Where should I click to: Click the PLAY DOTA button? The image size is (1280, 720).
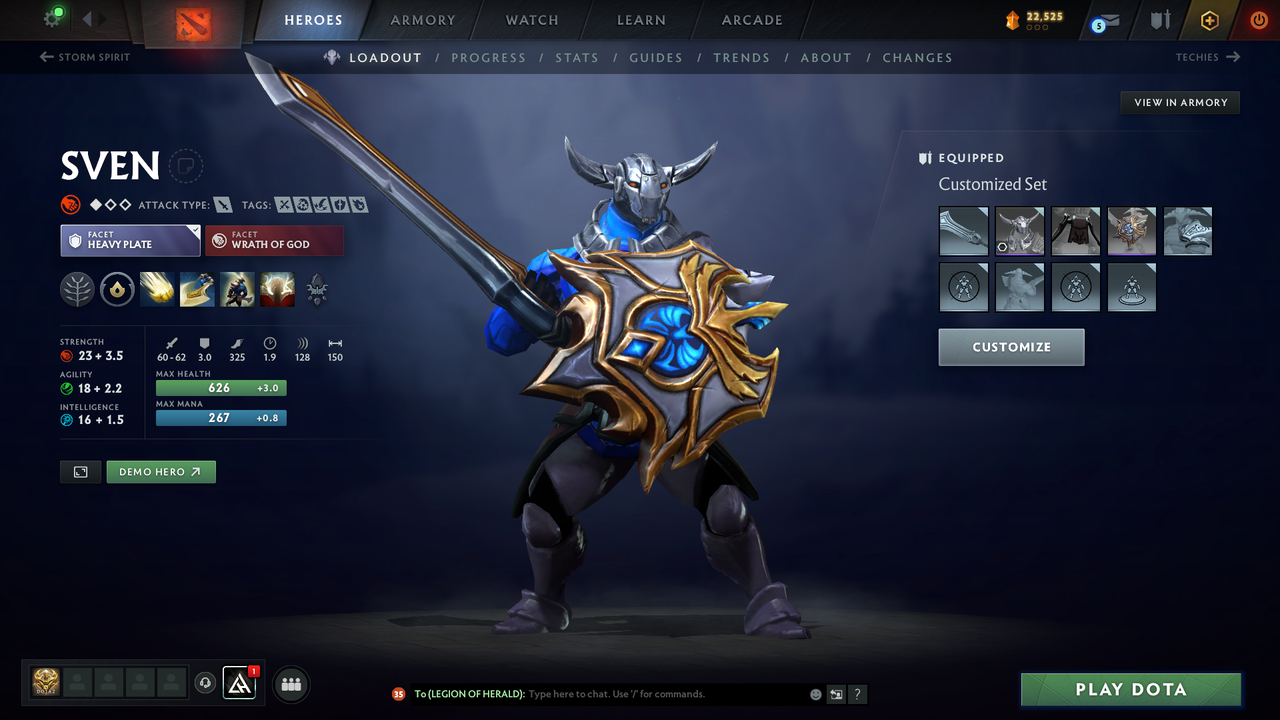(1130, 689)
